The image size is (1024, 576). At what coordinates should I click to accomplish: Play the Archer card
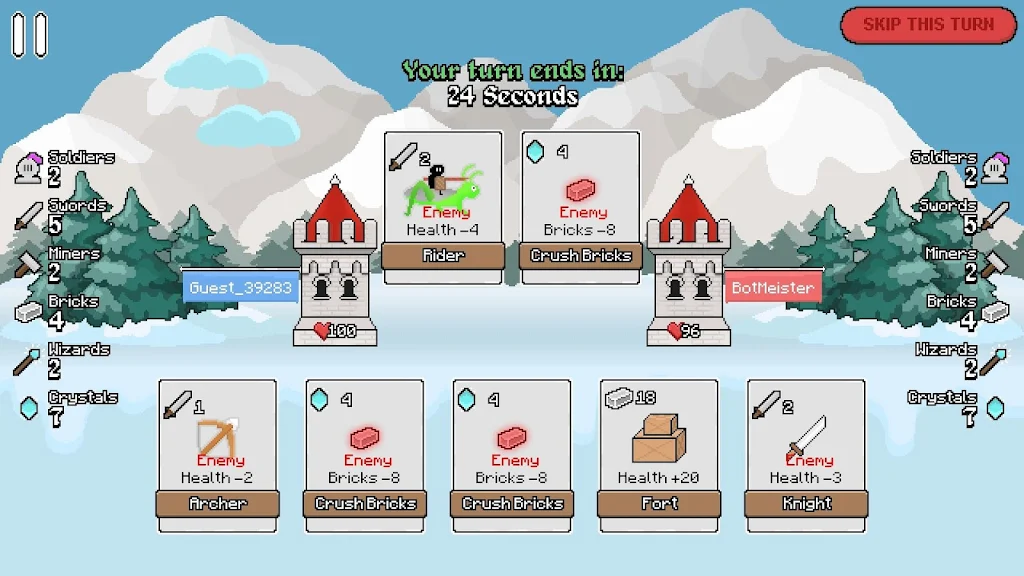(x=218, y=455)
